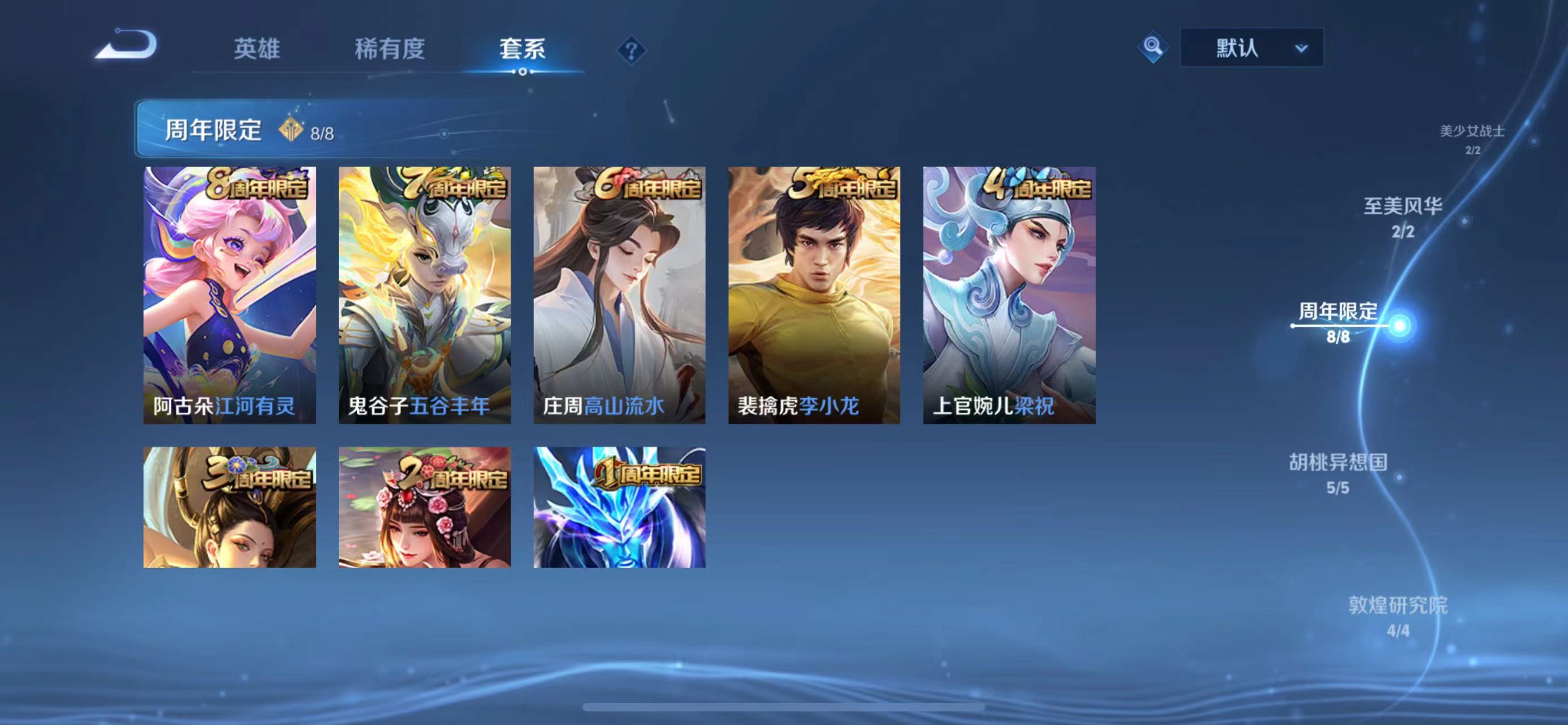Screen dimensions: 1568x725
Task: Select the 3周年限定 skin card
Action: (x=229, y=507)
